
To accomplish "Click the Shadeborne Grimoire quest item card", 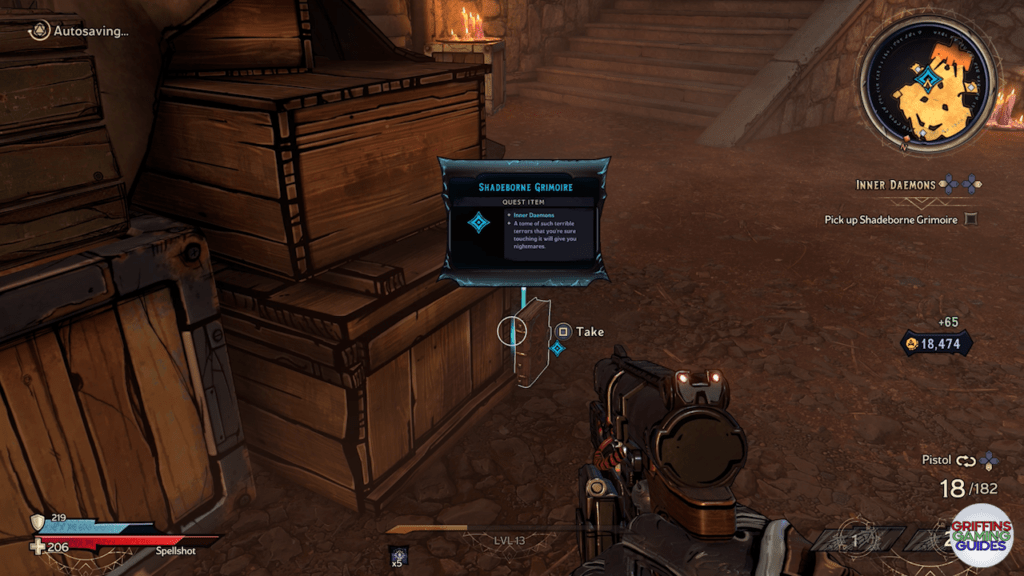I will 523,221.
